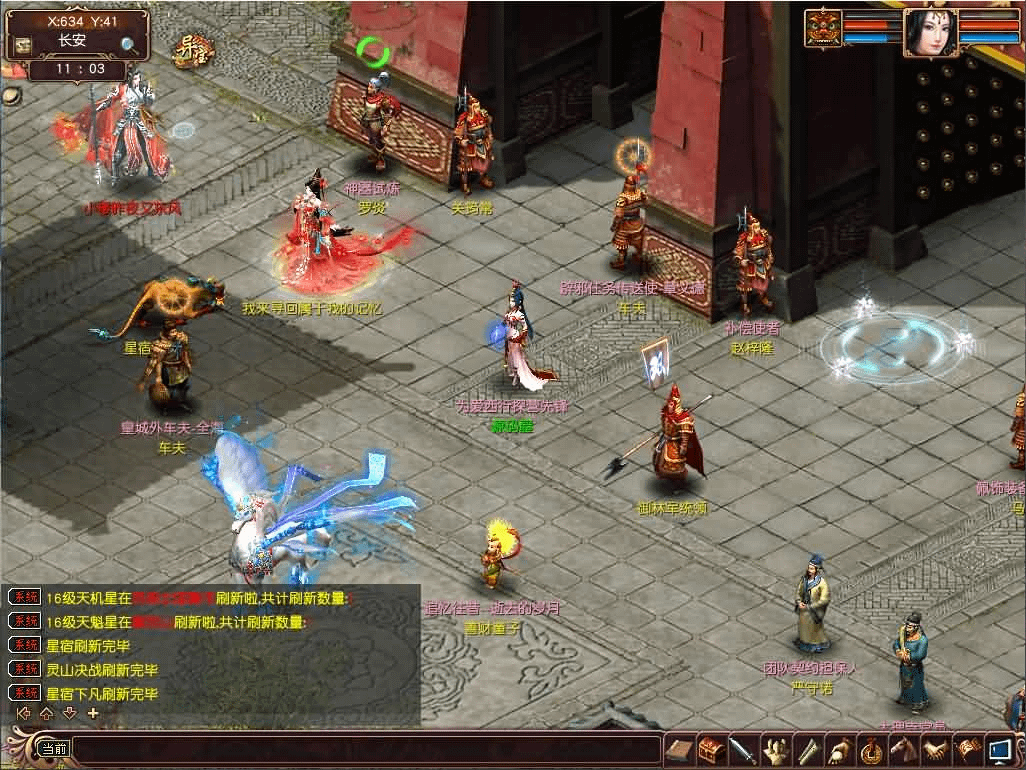
Task: Click the magnifying glass search icon
Action: click(x=129, y=45)
